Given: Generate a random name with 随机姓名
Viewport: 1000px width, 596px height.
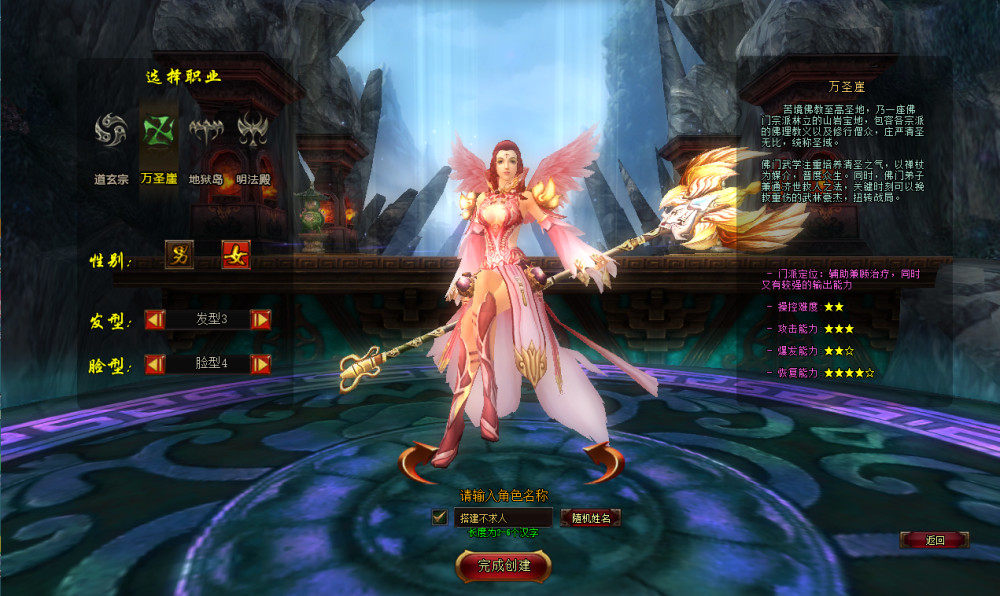Looking at the screenshot, I should pos(591,518).
